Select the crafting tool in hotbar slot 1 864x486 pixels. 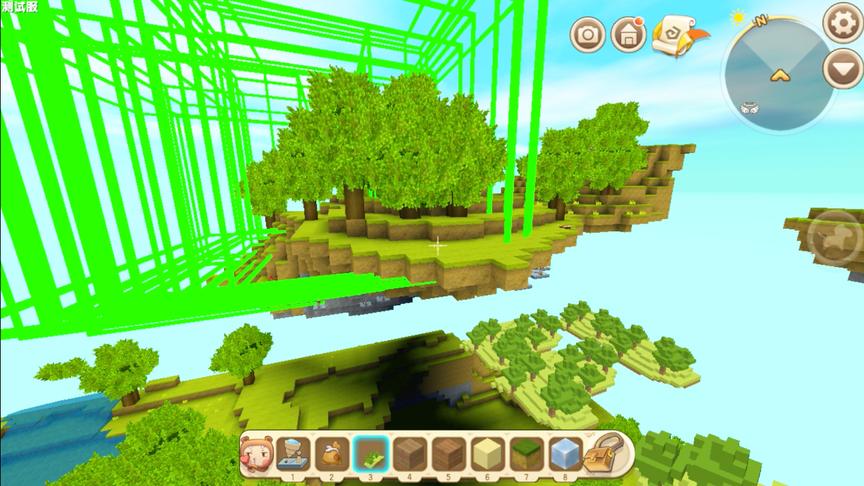292,454
